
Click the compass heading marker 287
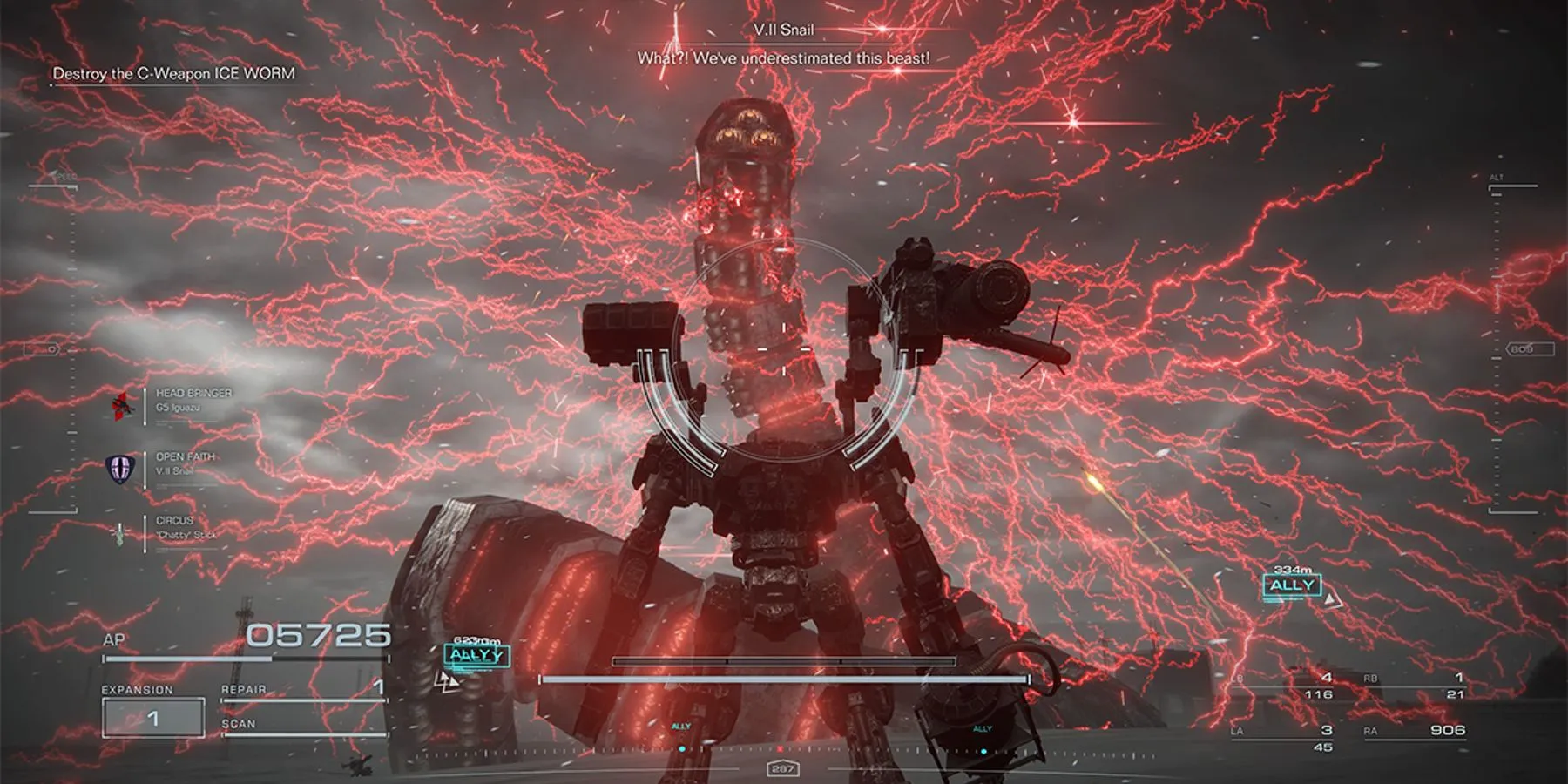pyautogui.click(x=784, y=768)
